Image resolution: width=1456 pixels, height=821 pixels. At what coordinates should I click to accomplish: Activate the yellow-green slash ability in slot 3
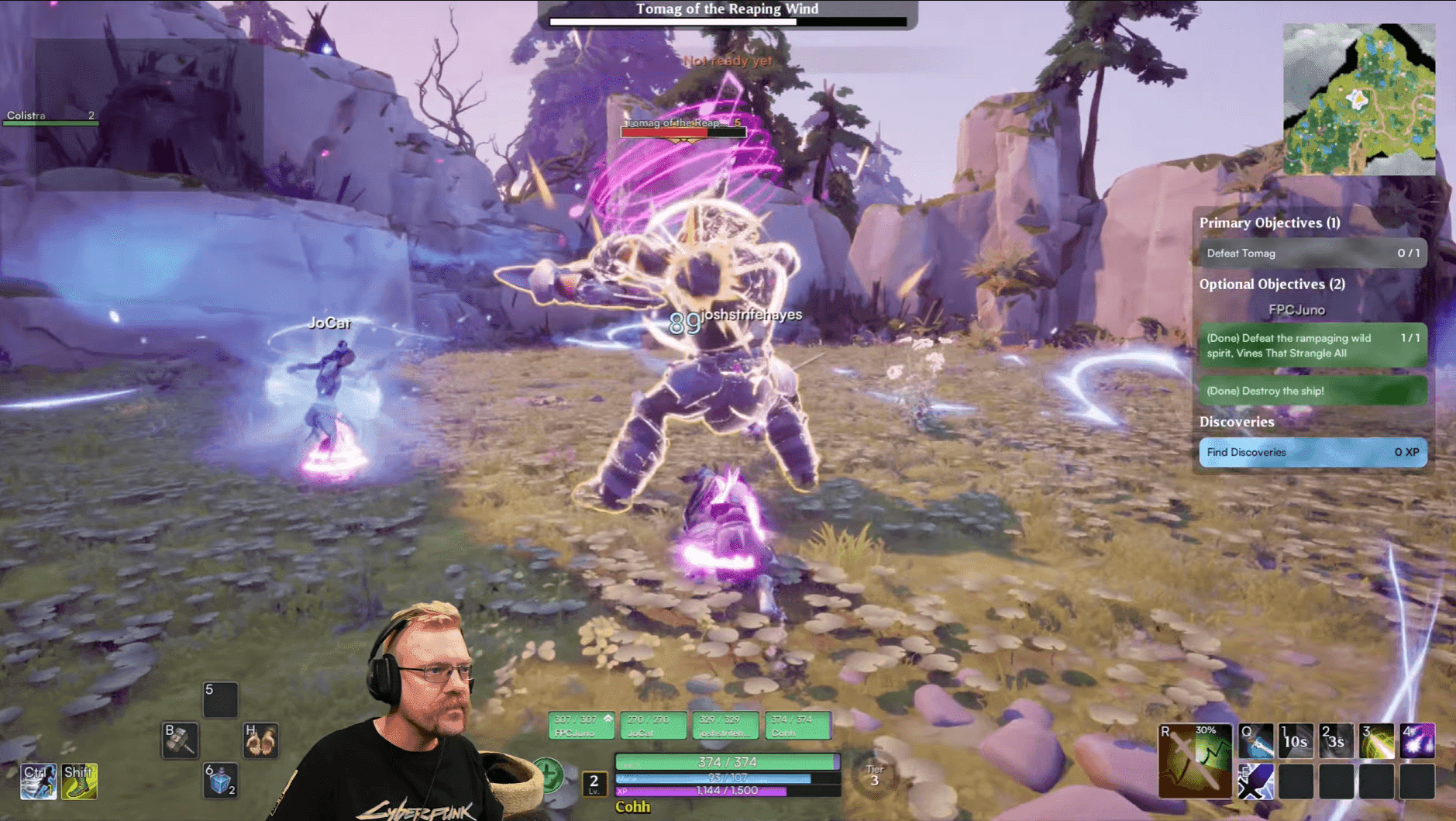1376,741
